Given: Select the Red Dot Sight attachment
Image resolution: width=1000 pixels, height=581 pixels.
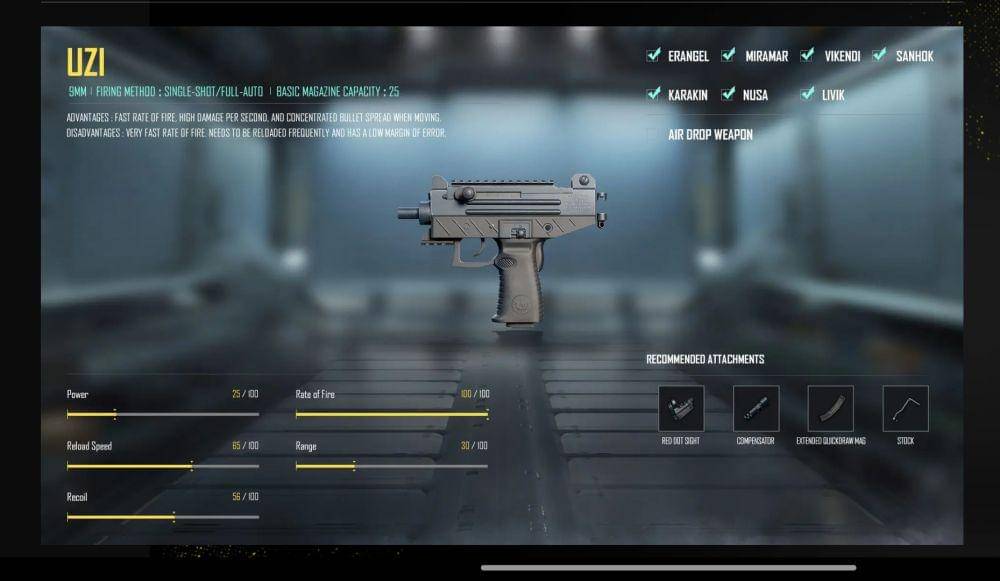Looking at the screenshot, I should click(681, 408).
